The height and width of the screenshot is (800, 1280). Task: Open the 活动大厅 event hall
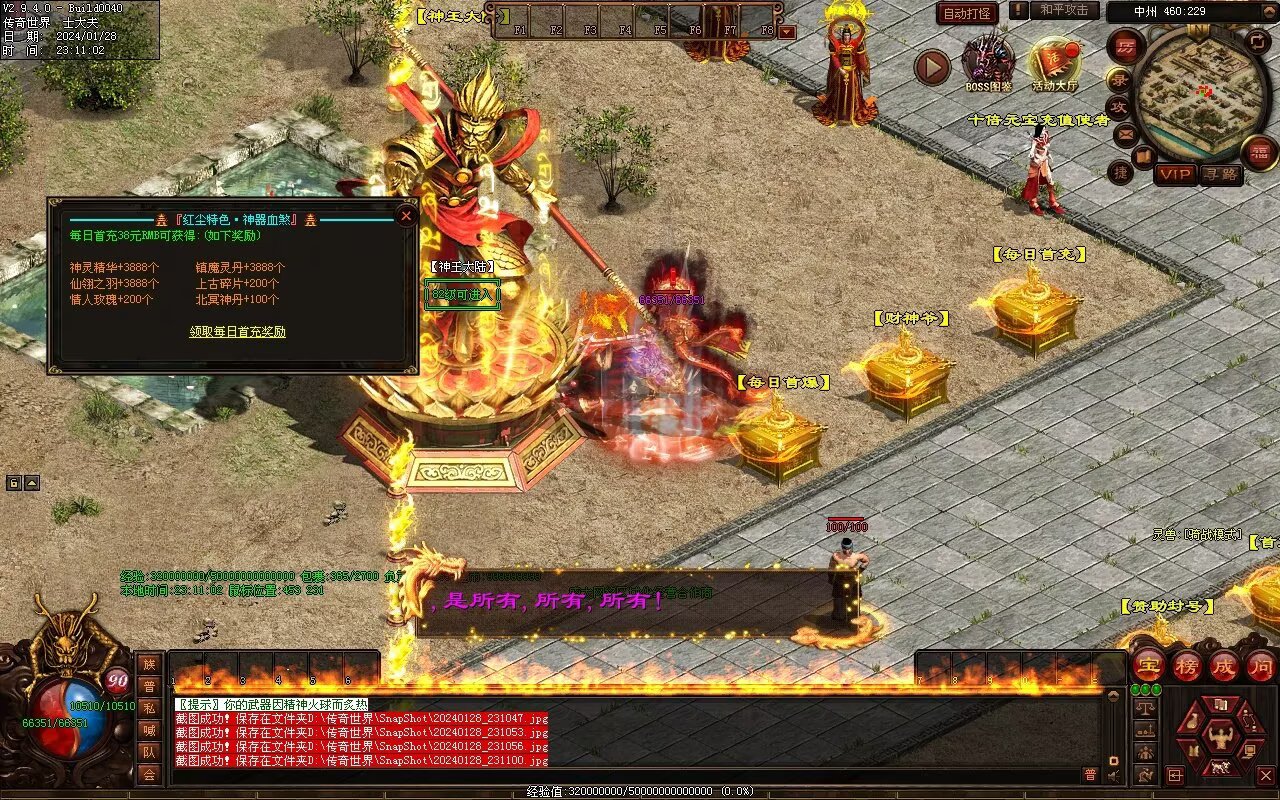(x=1054, y=62)
